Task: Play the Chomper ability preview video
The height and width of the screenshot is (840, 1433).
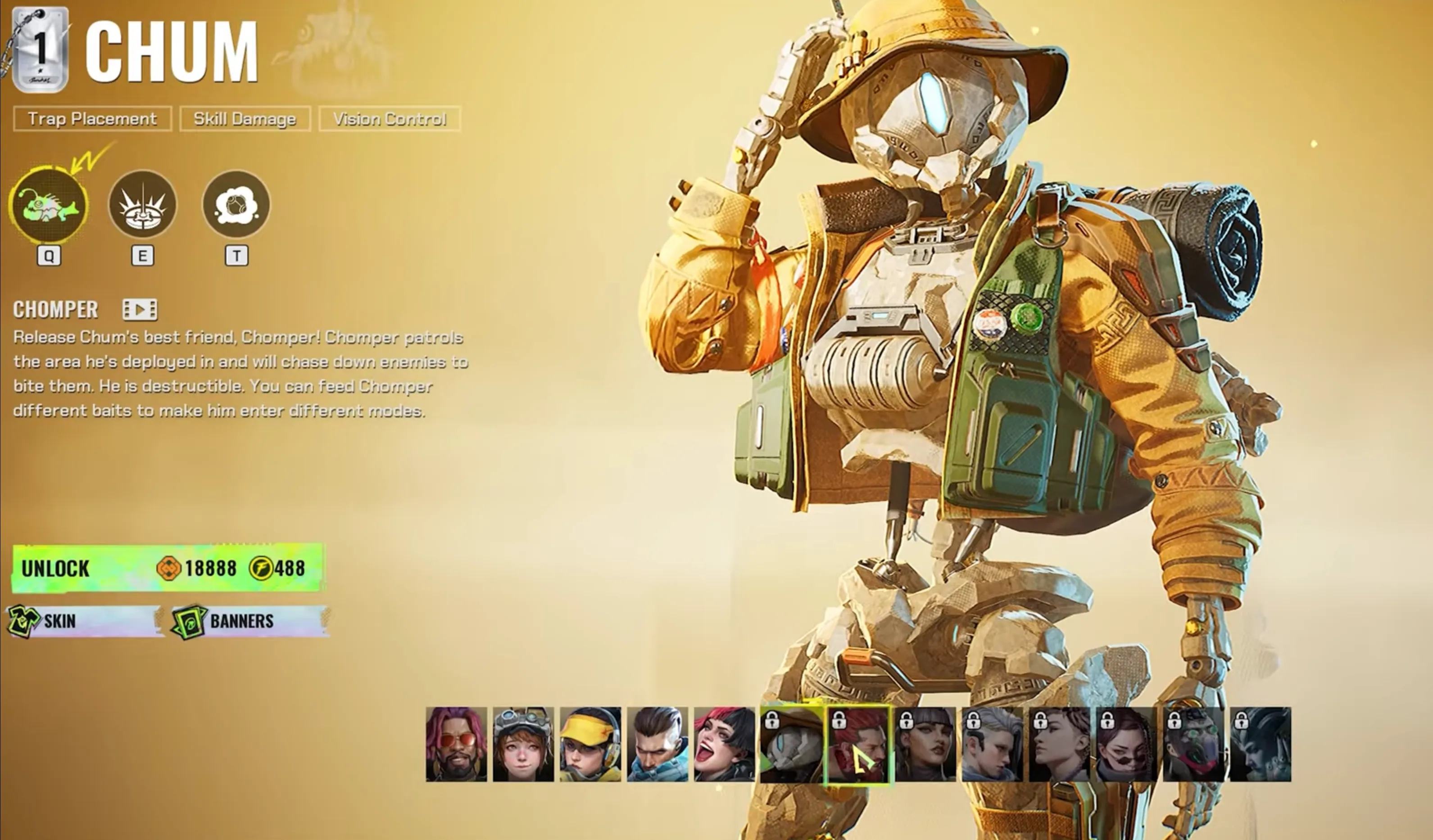Action: pos(139,310)
